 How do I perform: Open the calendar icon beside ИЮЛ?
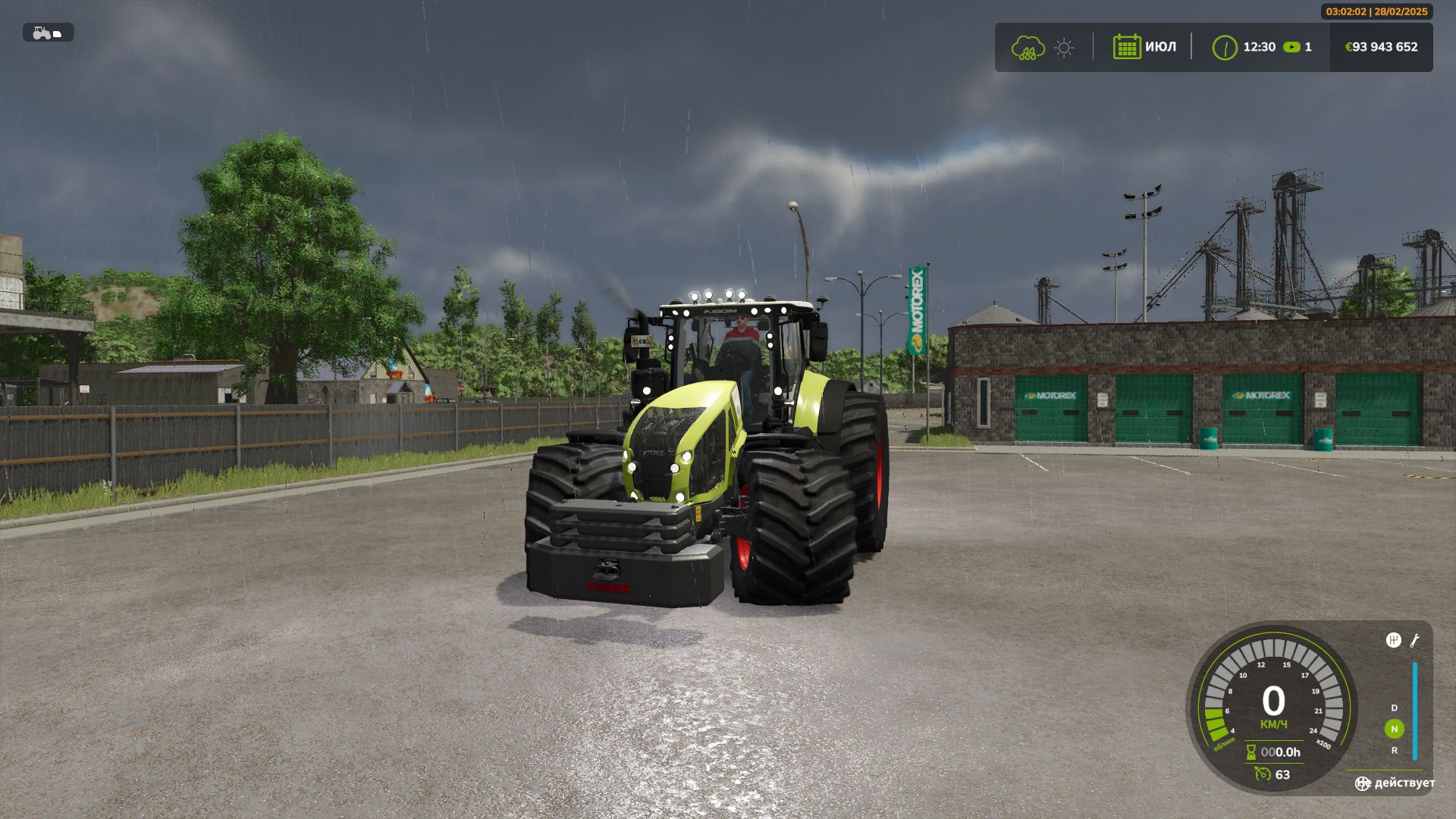[1128, 47]
